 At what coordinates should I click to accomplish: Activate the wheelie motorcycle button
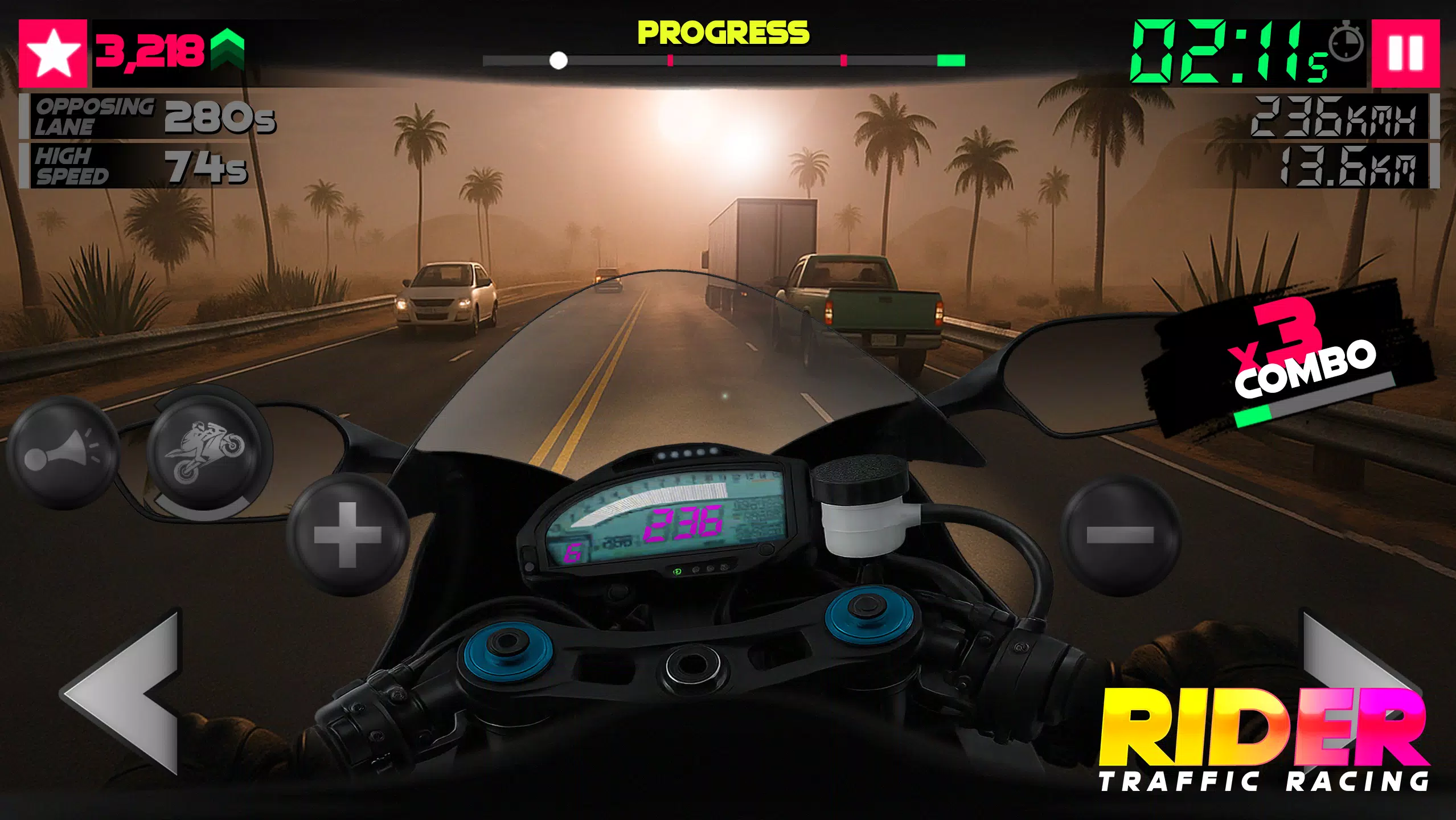click(206, 453)
